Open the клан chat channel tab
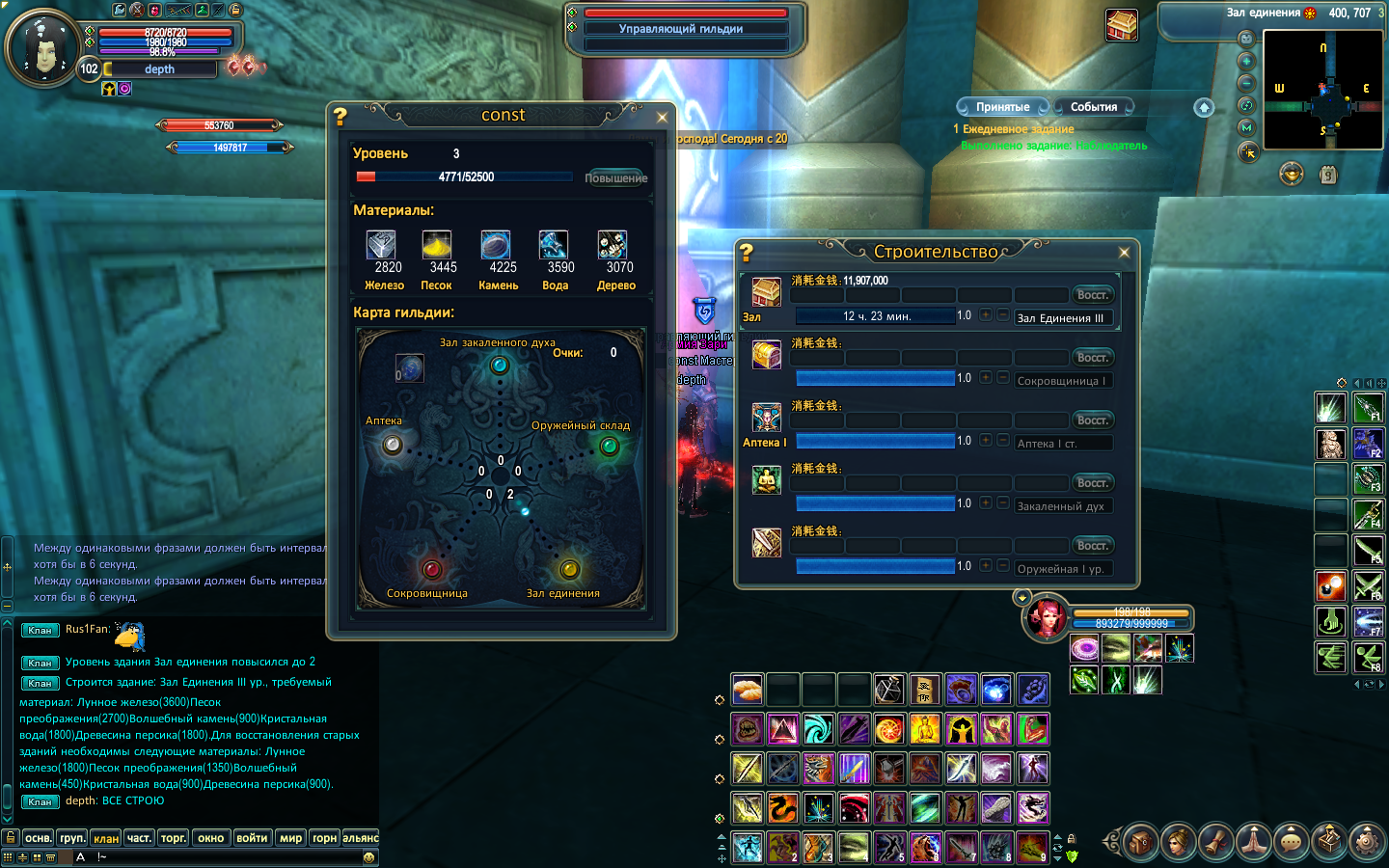 (x=106, y=838)
